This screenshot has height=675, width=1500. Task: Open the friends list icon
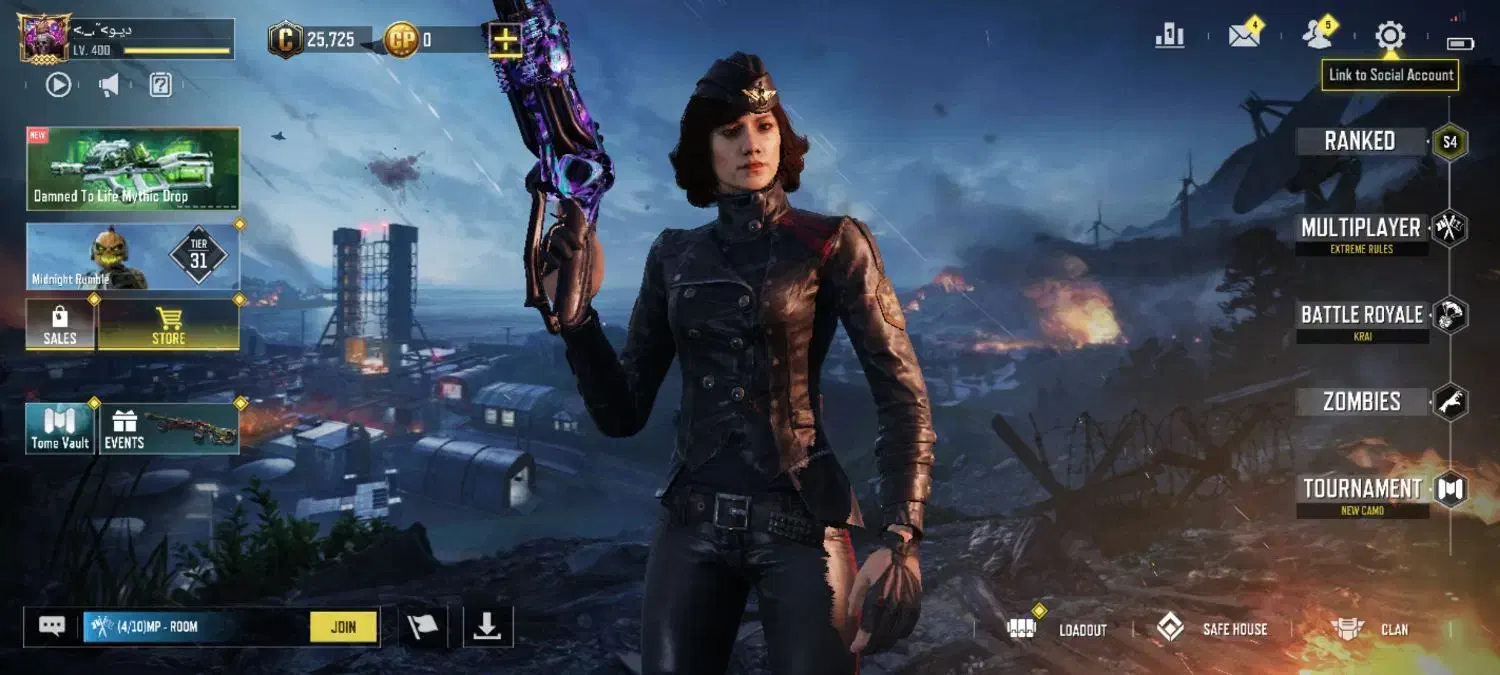1318,36
